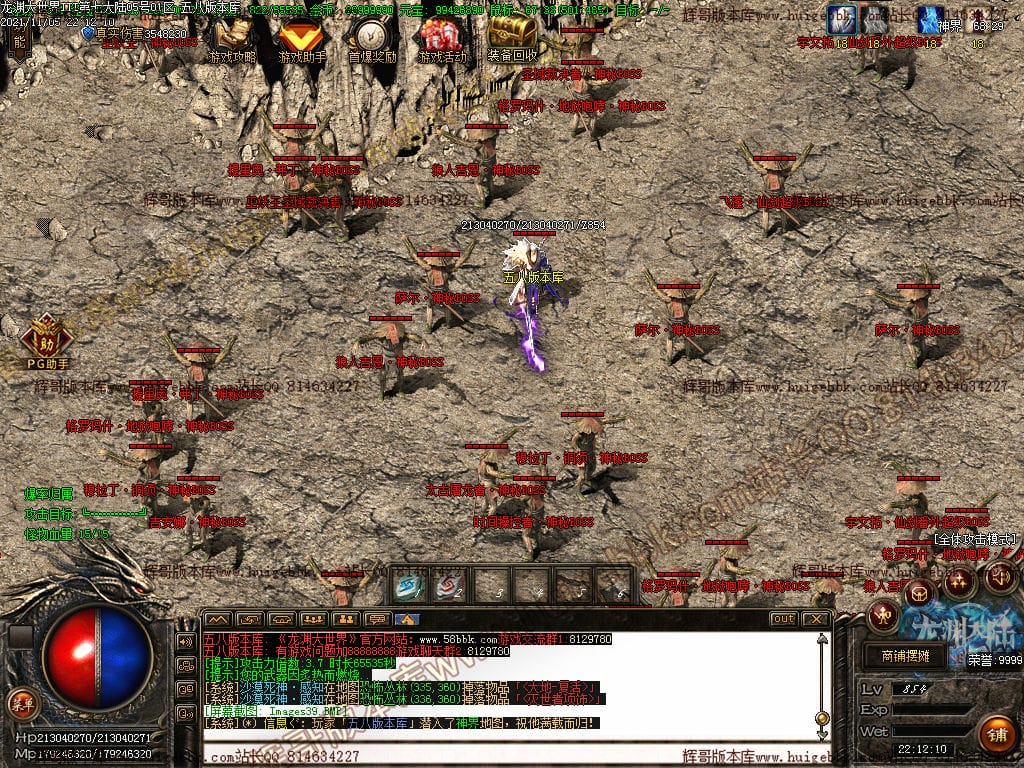Viewport: 1024px width, 768px height.
Task: Use the first hotbar skill slot
Action: click(x=410, y=586)
